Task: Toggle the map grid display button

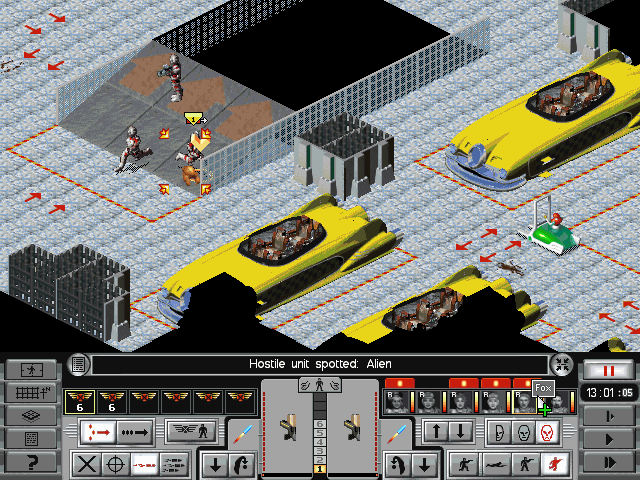Action: tap(30, 392)
